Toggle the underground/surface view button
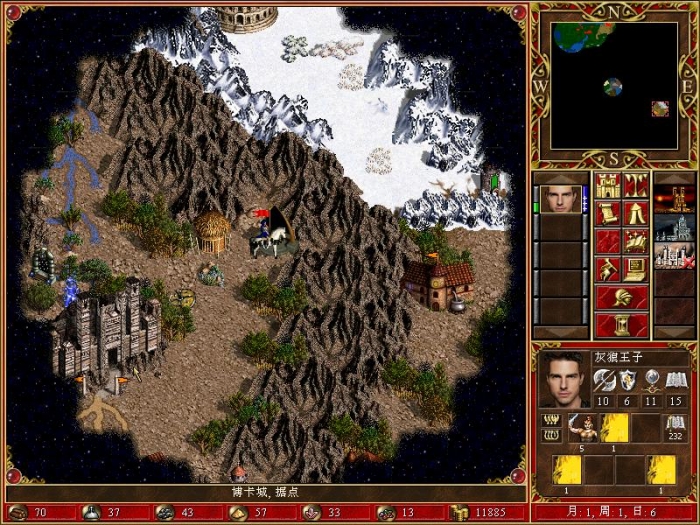700x525 pixels. (x=637, y=185)
